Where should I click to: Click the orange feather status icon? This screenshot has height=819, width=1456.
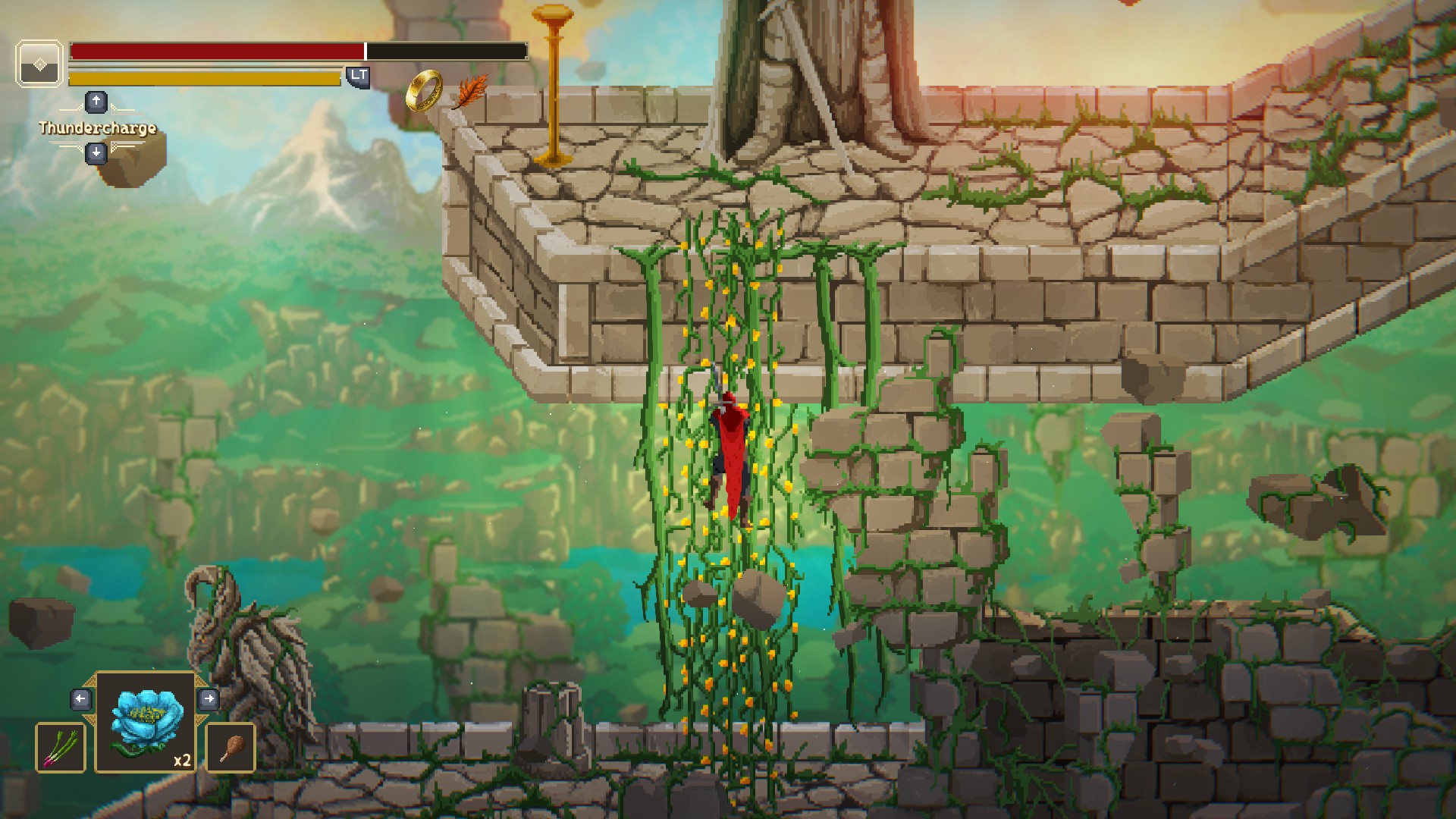[x=470, y=92]
